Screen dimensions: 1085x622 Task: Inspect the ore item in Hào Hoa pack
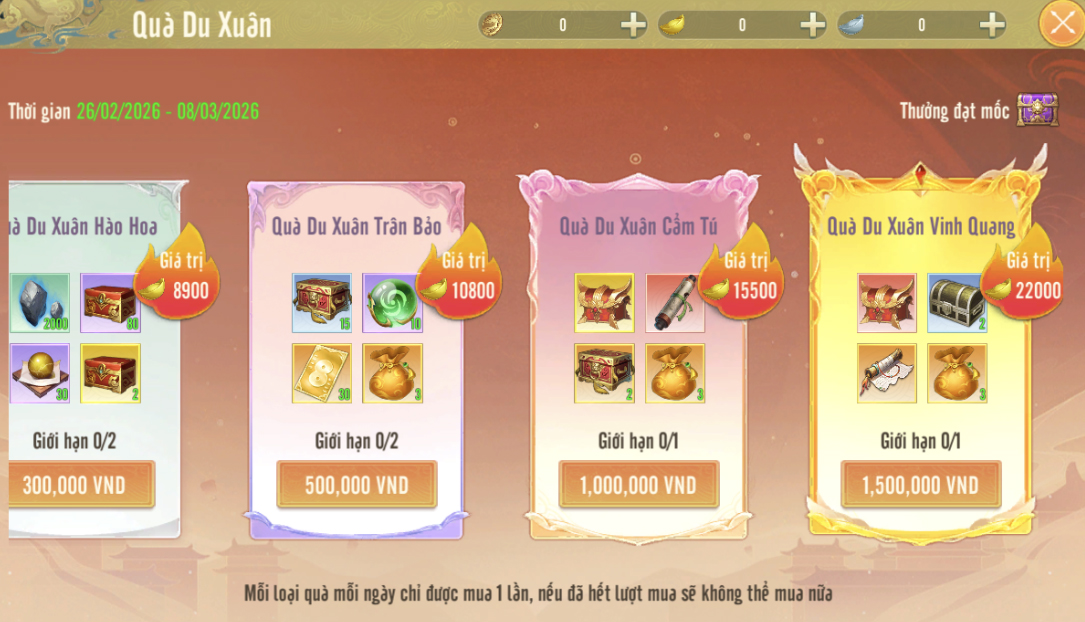point(40,303)
